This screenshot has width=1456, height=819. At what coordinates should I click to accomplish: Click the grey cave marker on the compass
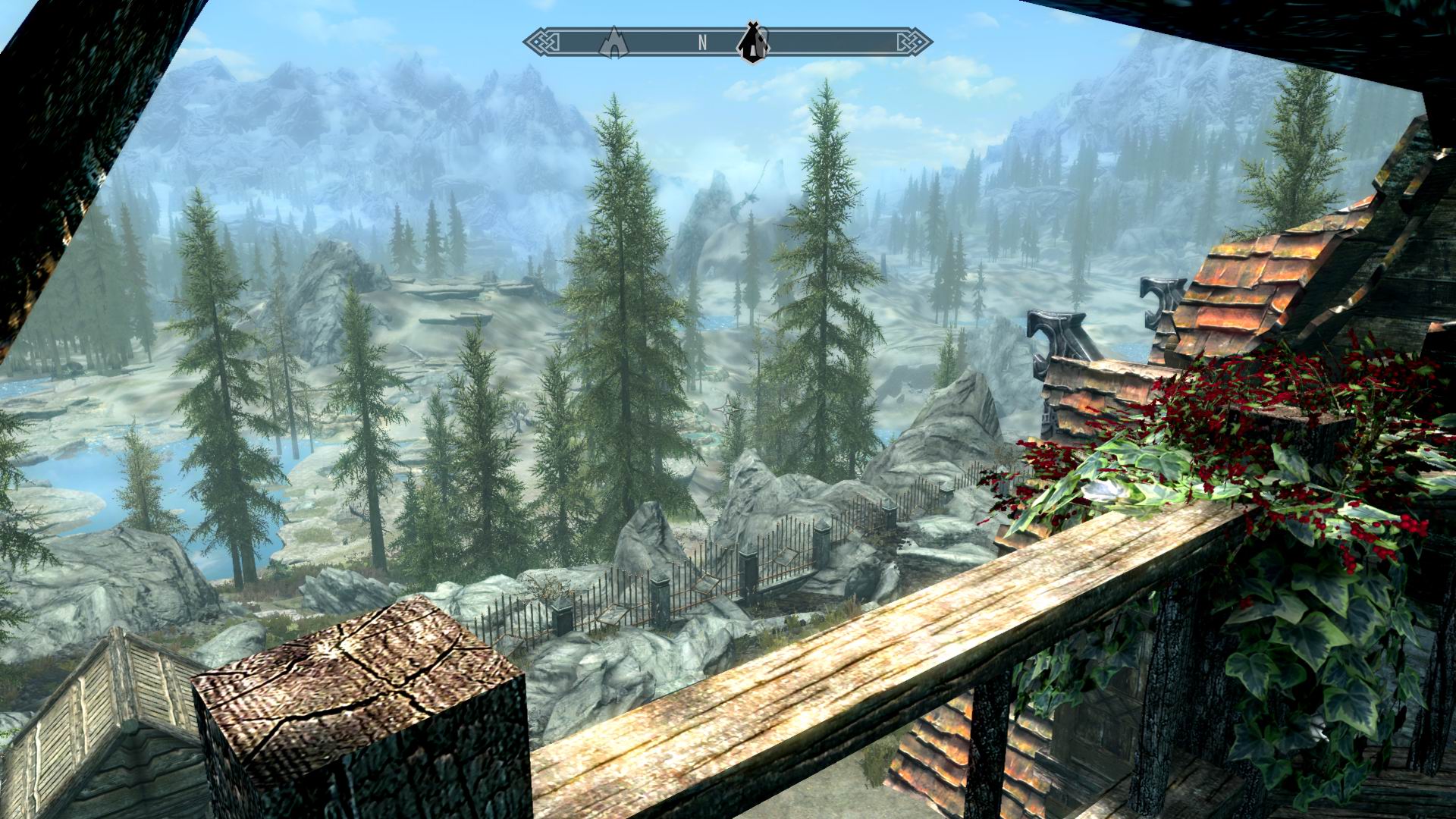(613, 42)
